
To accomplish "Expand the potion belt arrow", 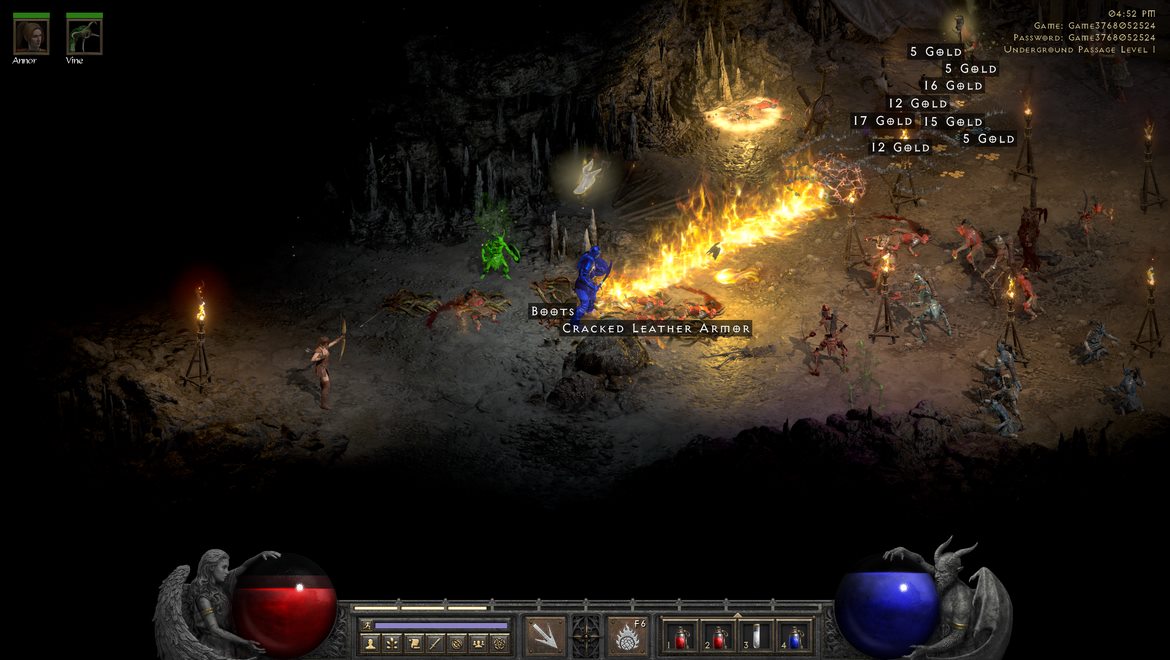I will pyautogui.click(x=738, y=615).
